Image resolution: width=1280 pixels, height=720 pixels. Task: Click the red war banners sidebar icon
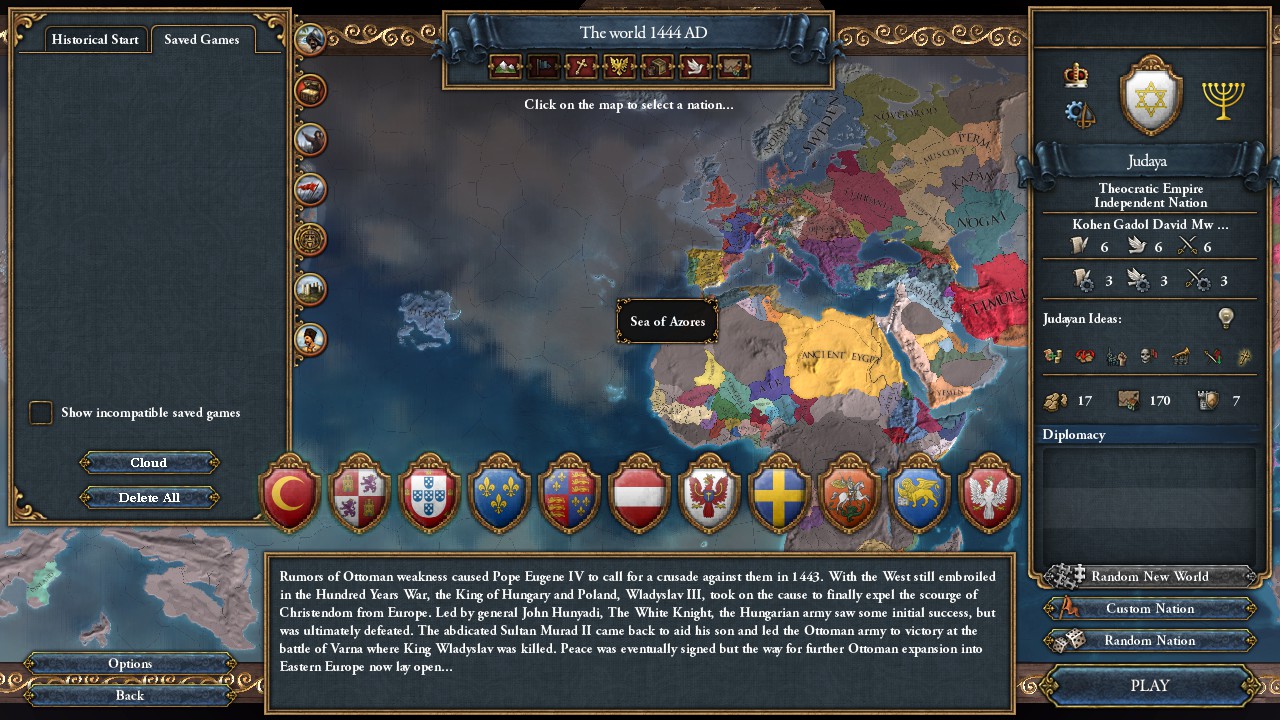coord(310,189)
